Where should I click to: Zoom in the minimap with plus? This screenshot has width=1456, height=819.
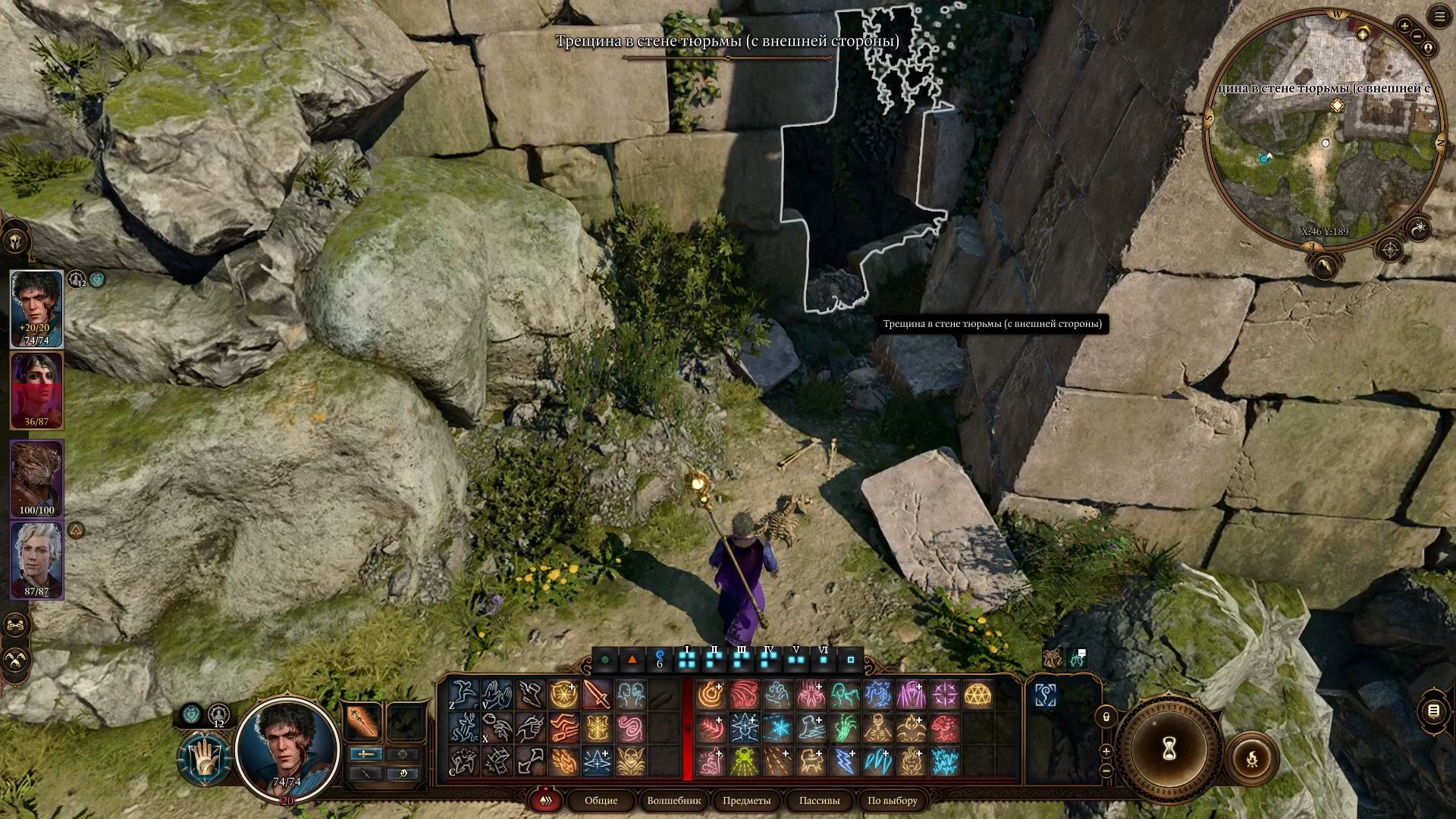point(1404,27)
